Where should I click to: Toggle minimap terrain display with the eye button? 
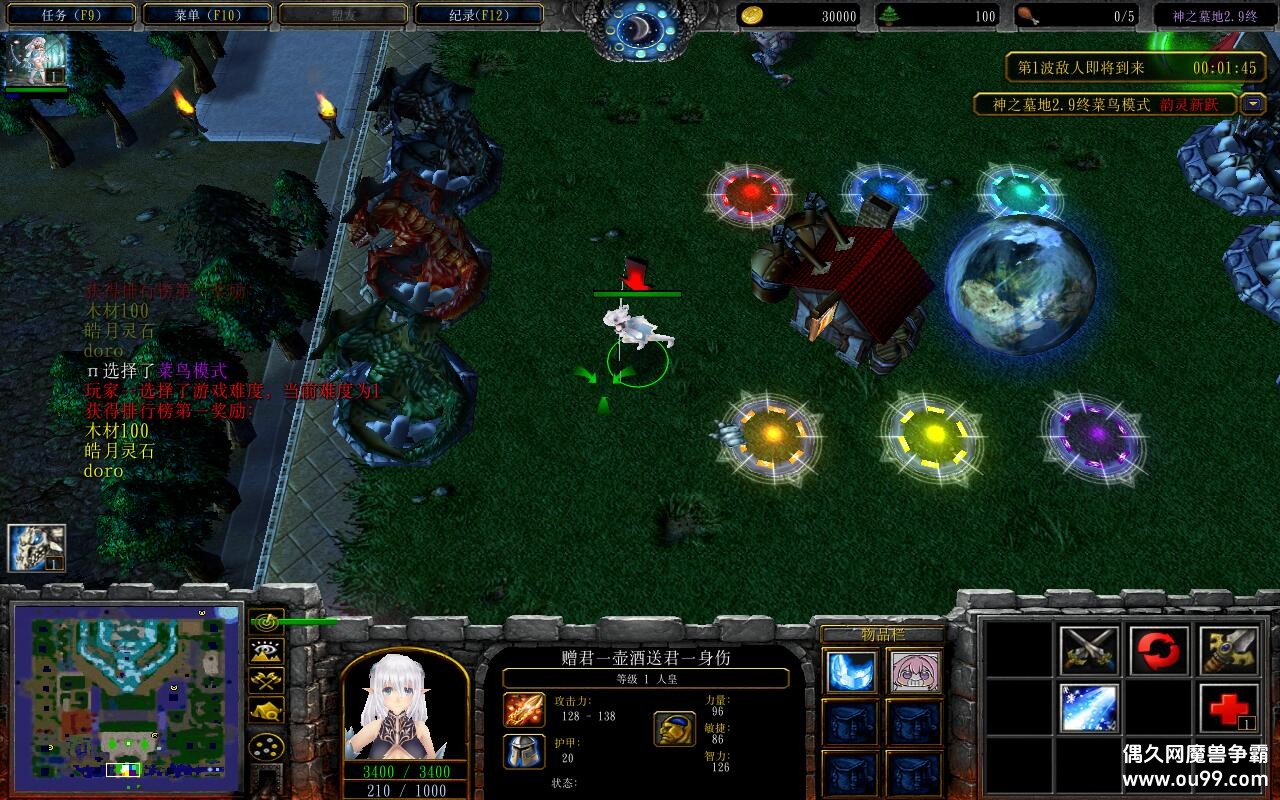(x=266, y=651)
